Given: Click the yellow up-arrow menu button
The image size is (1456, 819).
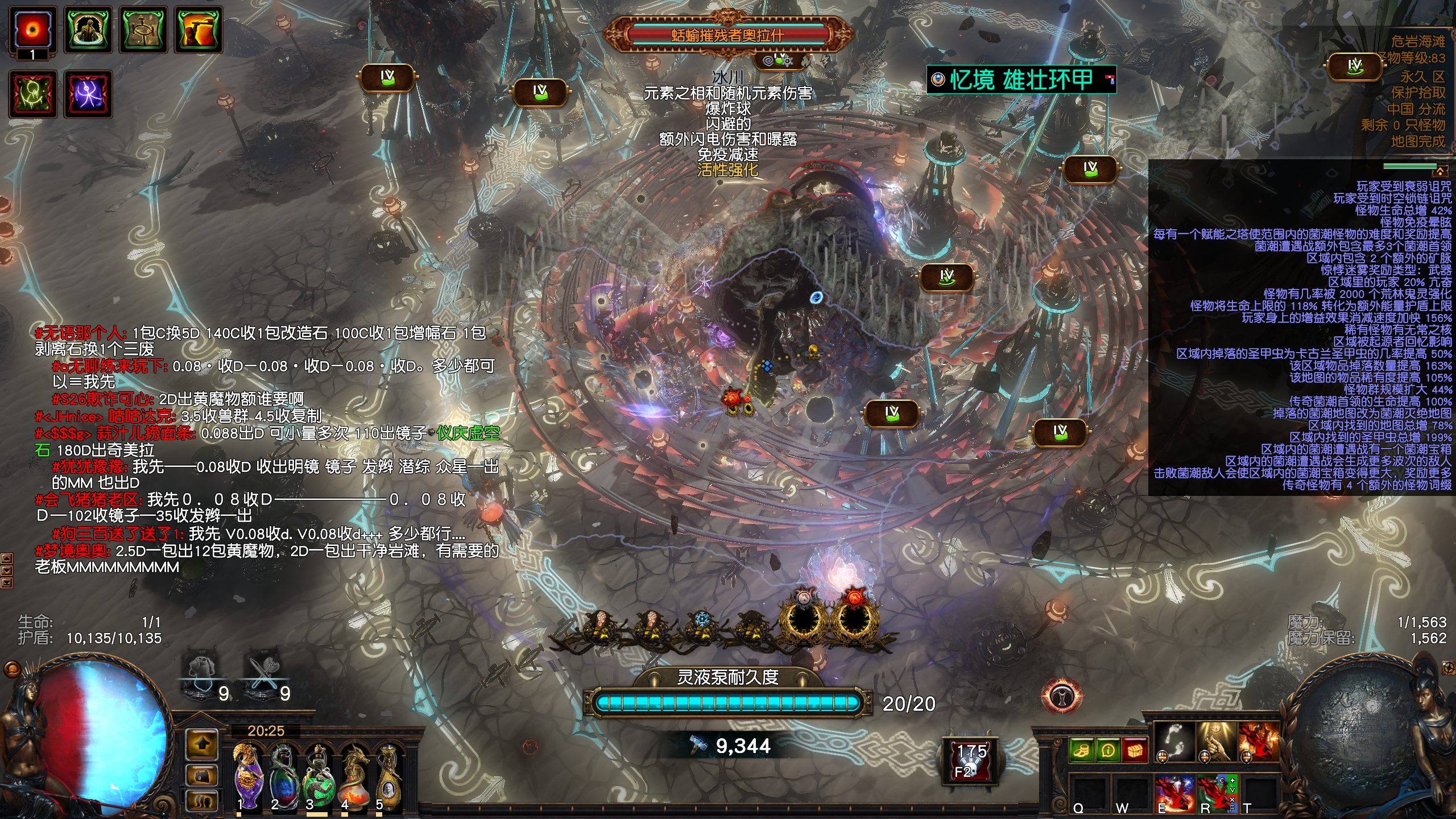Looking at the screenshot, I should click(202, 744).
